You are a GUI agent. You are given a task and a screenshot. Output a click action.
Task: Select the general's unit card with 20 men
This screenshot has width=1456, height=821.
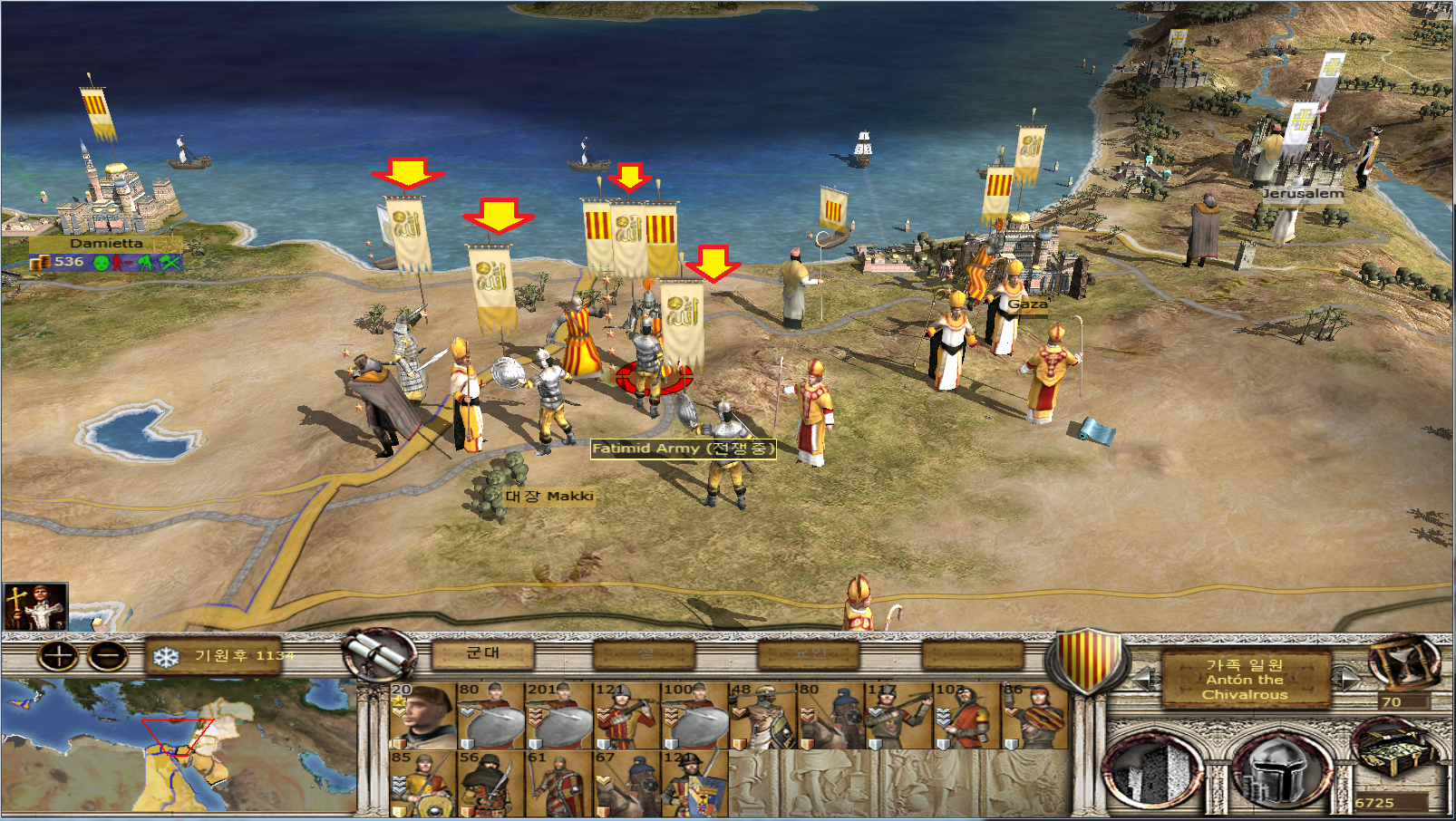(x=422, y=716)
